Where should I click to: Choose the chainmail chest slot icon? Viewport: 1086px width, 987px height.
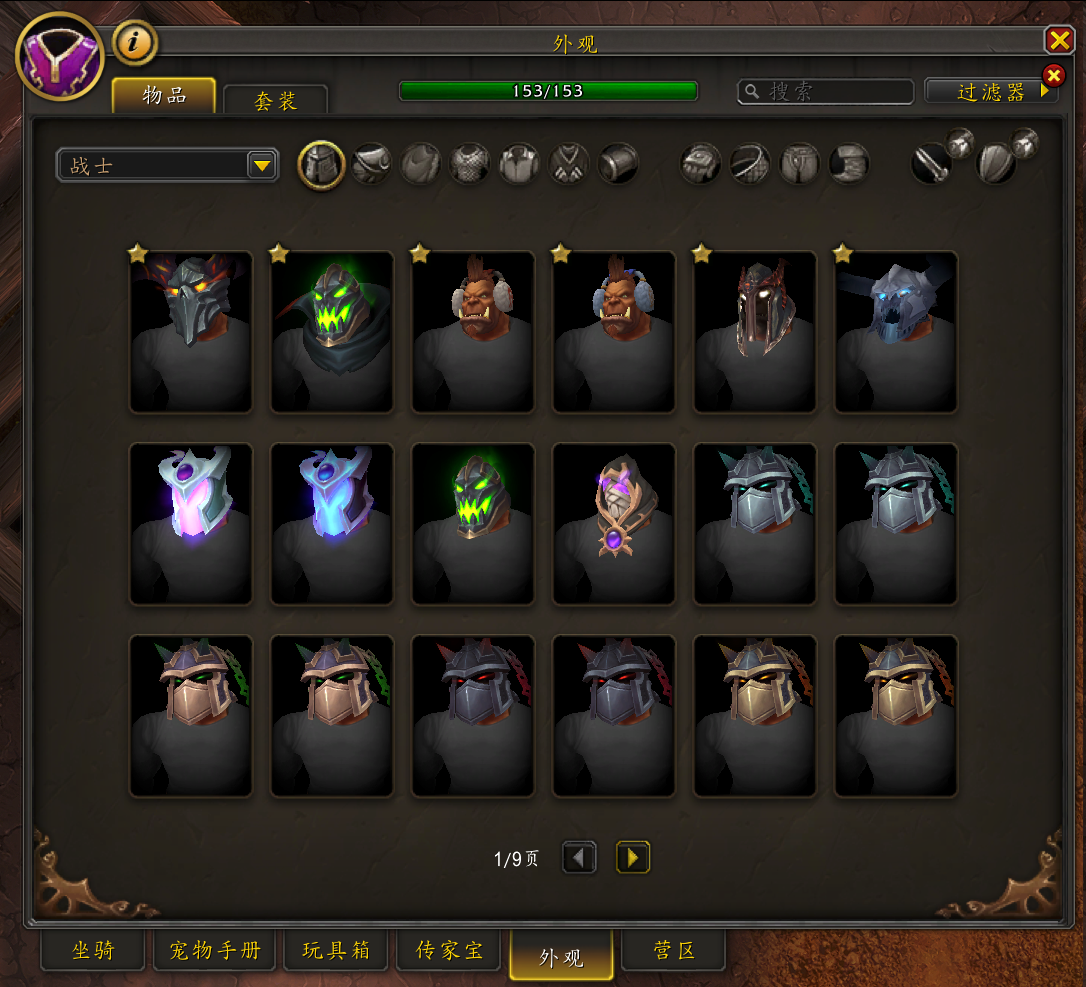(x=469, y=164)
